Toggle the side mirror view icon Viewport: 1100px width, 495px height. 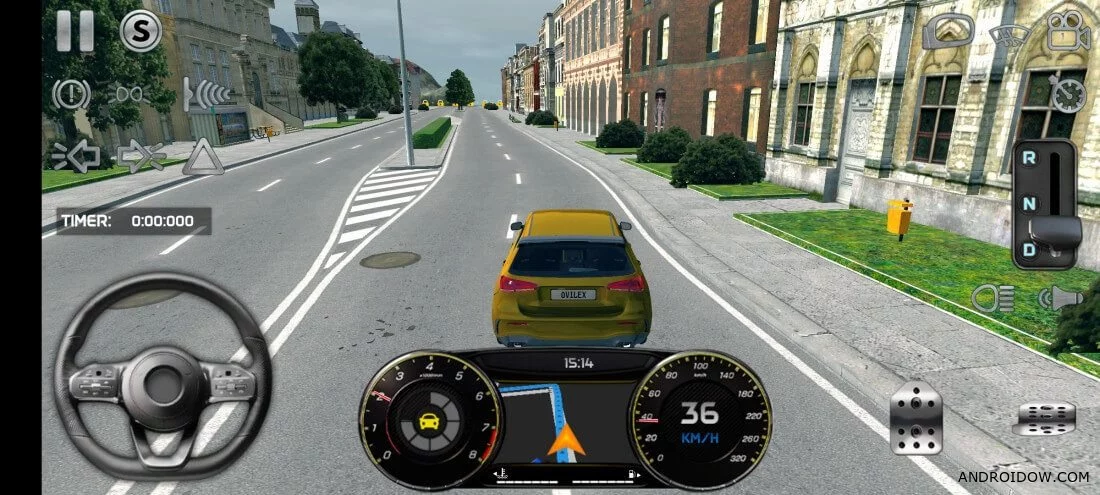pos(948,32)
